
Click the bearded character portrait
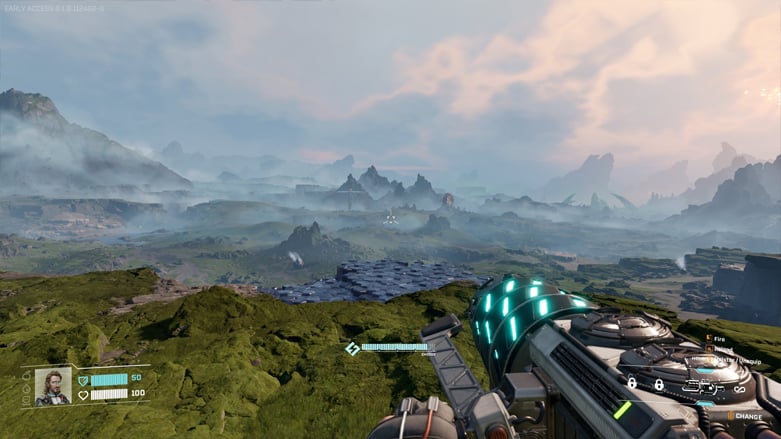click(53, 387)
